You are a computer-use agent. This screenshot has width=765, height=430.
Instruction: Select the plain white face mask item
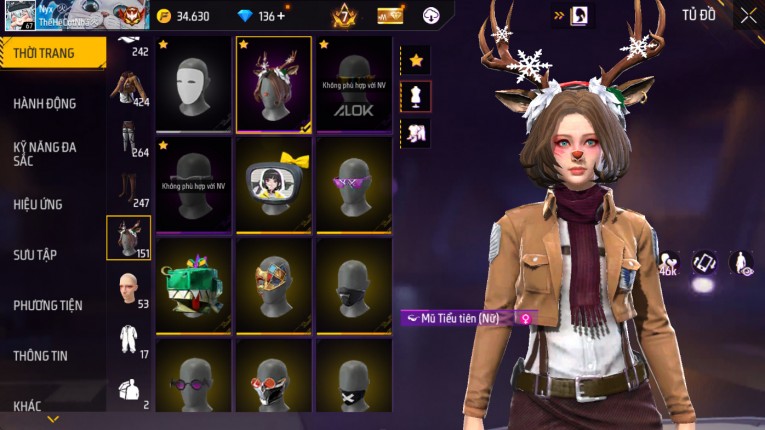pos(194,84)
